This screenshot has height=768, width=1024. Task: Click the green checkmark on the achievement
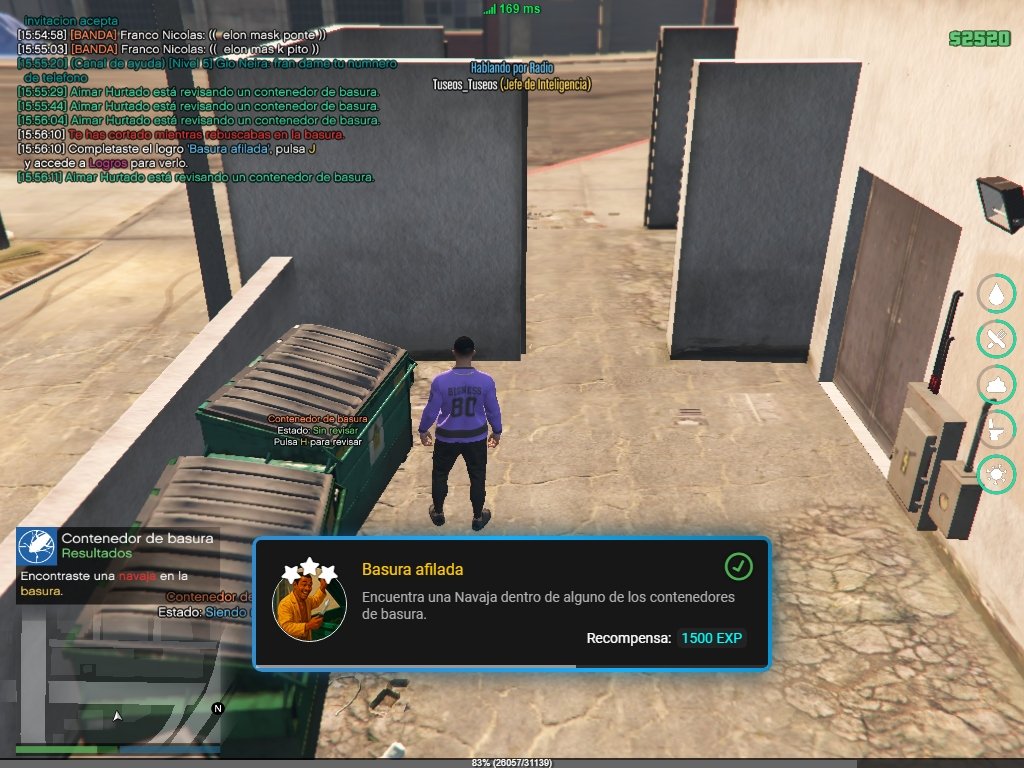(738, 567)
